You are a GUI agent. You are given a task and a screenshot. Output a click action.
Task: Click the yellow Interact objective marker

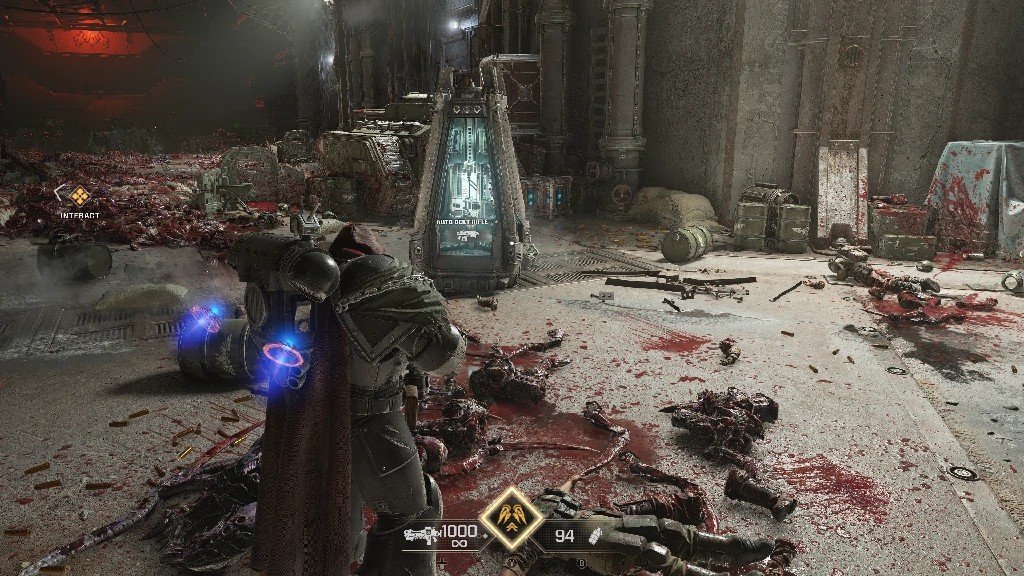coord(79,195)
